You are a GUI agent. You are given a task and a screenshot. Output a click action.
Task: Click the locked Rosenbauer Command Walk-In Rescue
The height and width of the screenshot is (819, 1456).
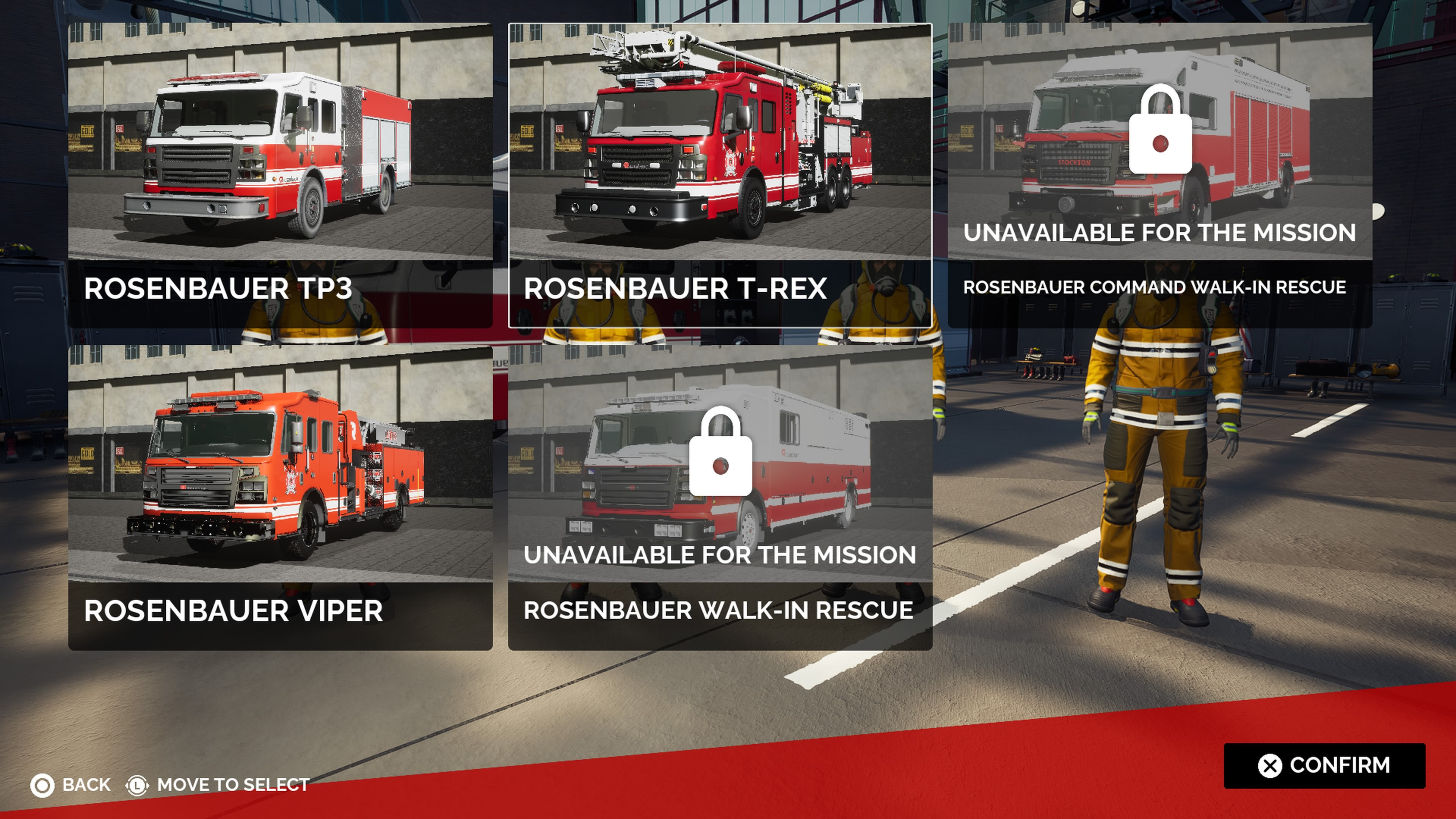click(1159, 175)
